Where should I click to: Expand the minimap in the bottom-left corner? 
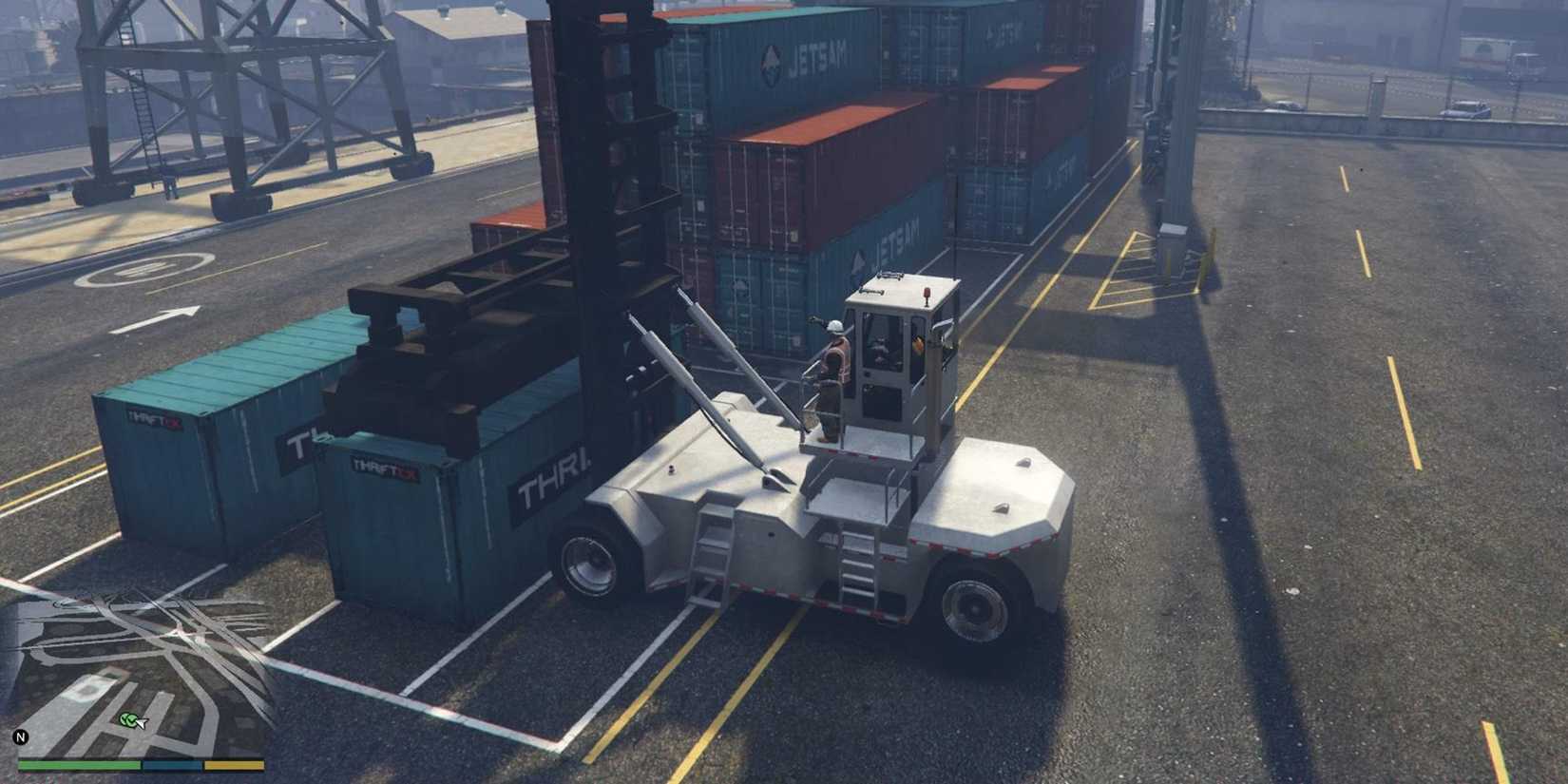point(143,675)
